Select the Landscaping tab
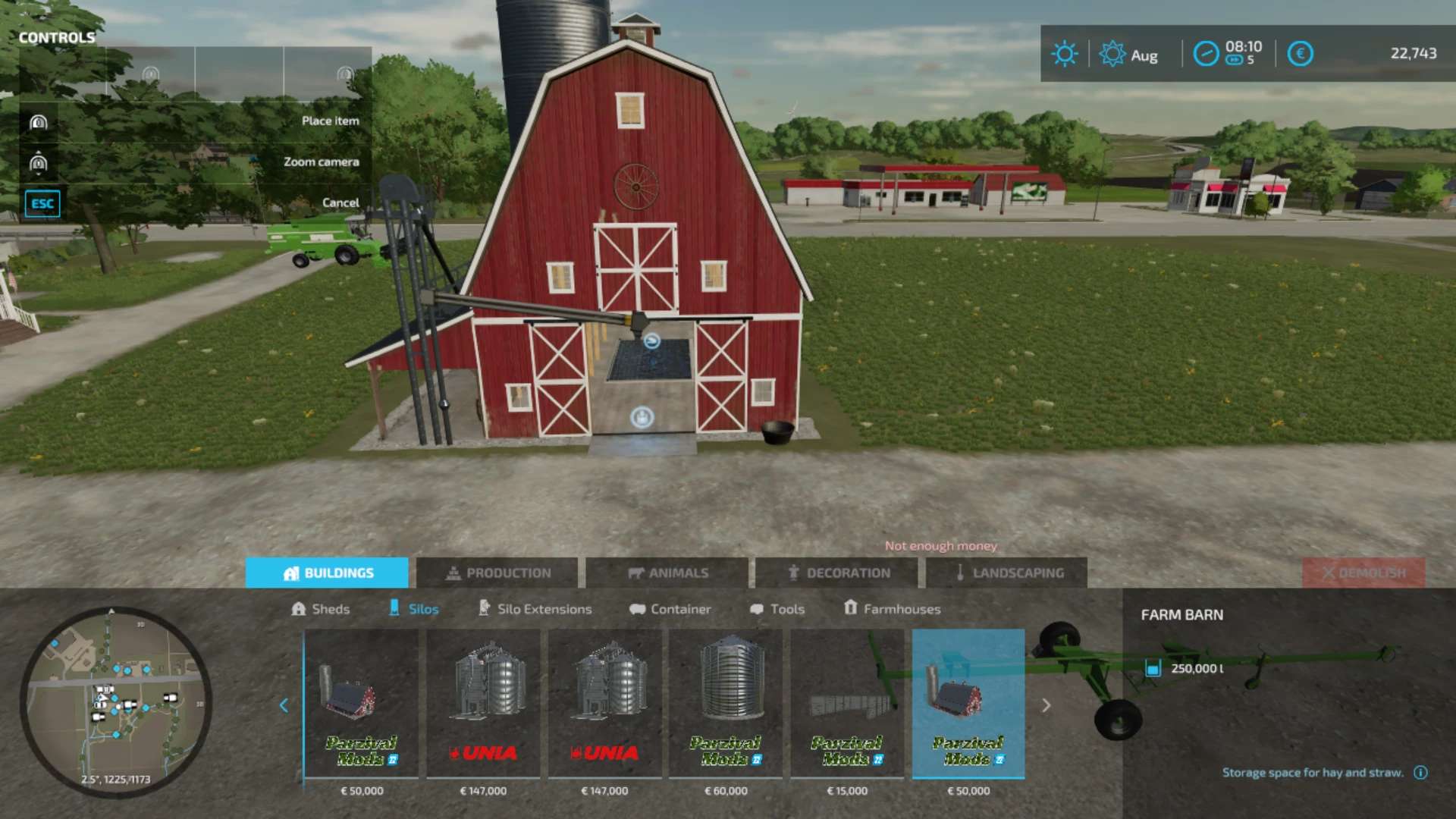The width and height of the screenshot is (1456, 819). (x=1007, y=573)
